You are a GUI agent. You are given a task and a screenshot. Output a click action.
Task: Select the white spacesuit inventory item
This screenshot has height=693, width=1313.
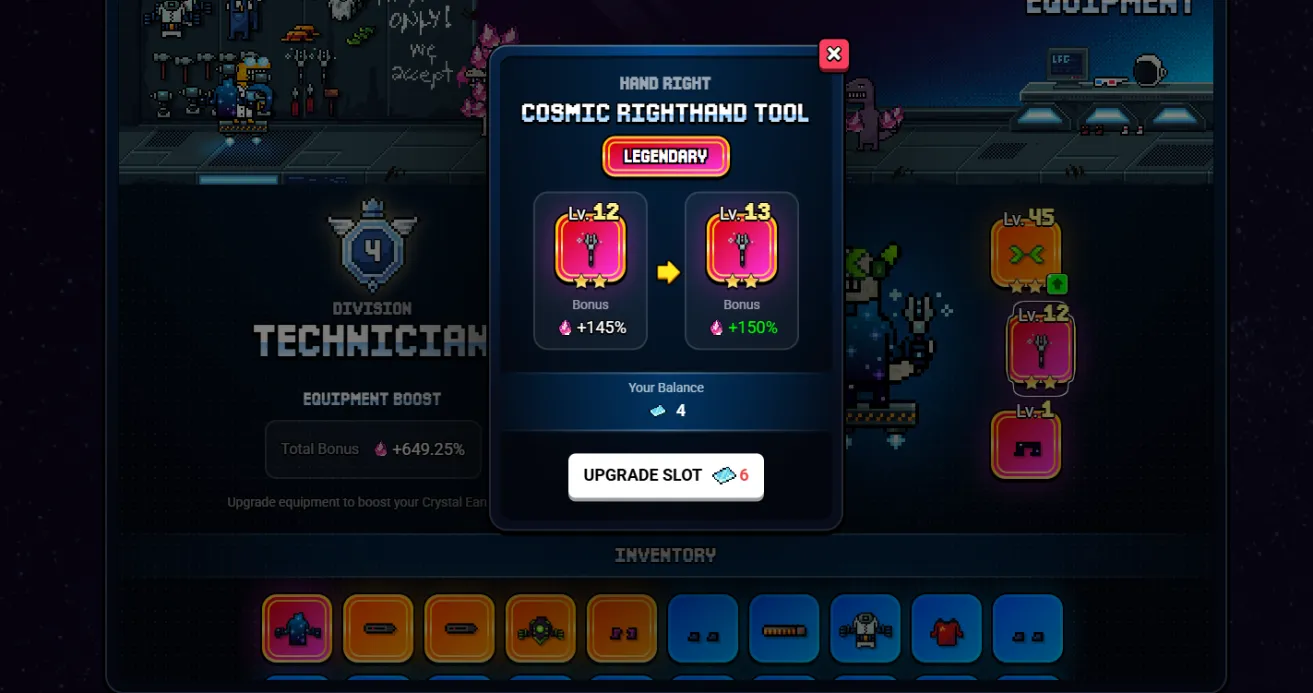(865, 629)
